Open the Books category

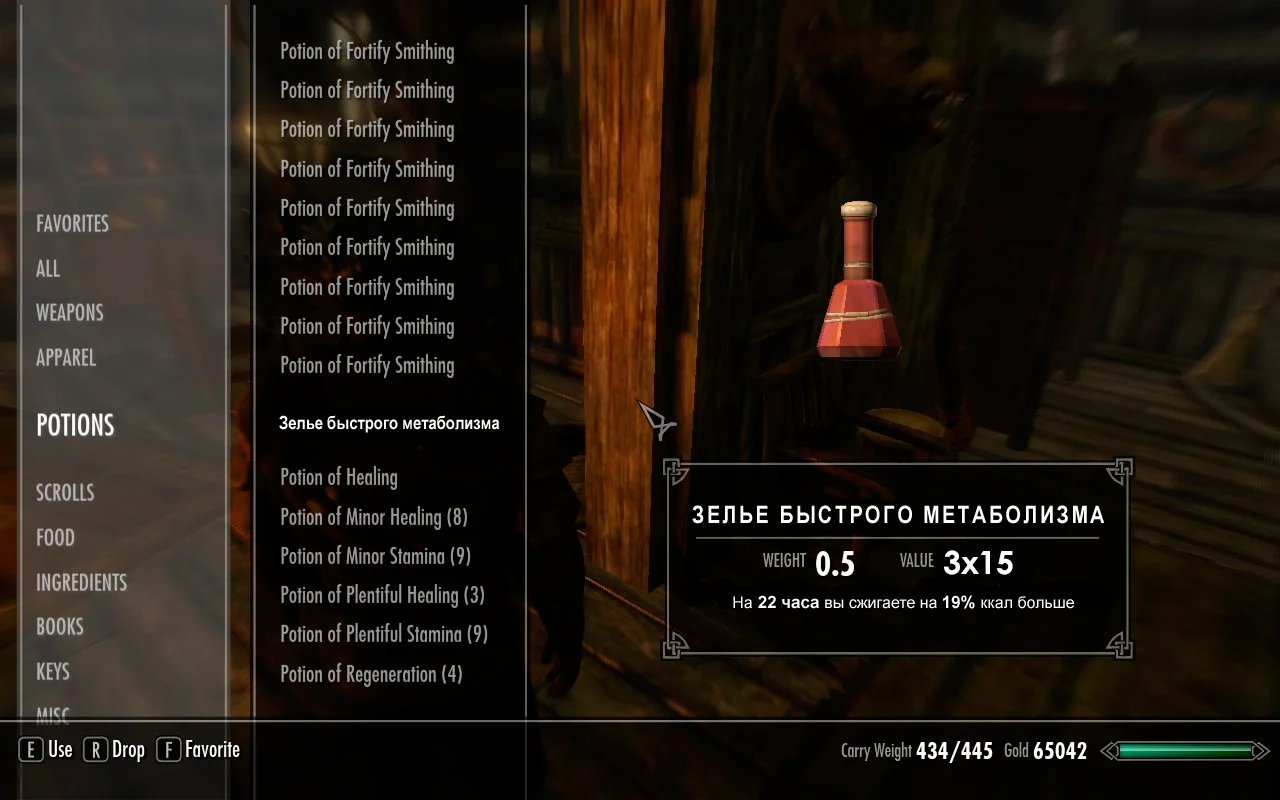[x=60, y=627]
